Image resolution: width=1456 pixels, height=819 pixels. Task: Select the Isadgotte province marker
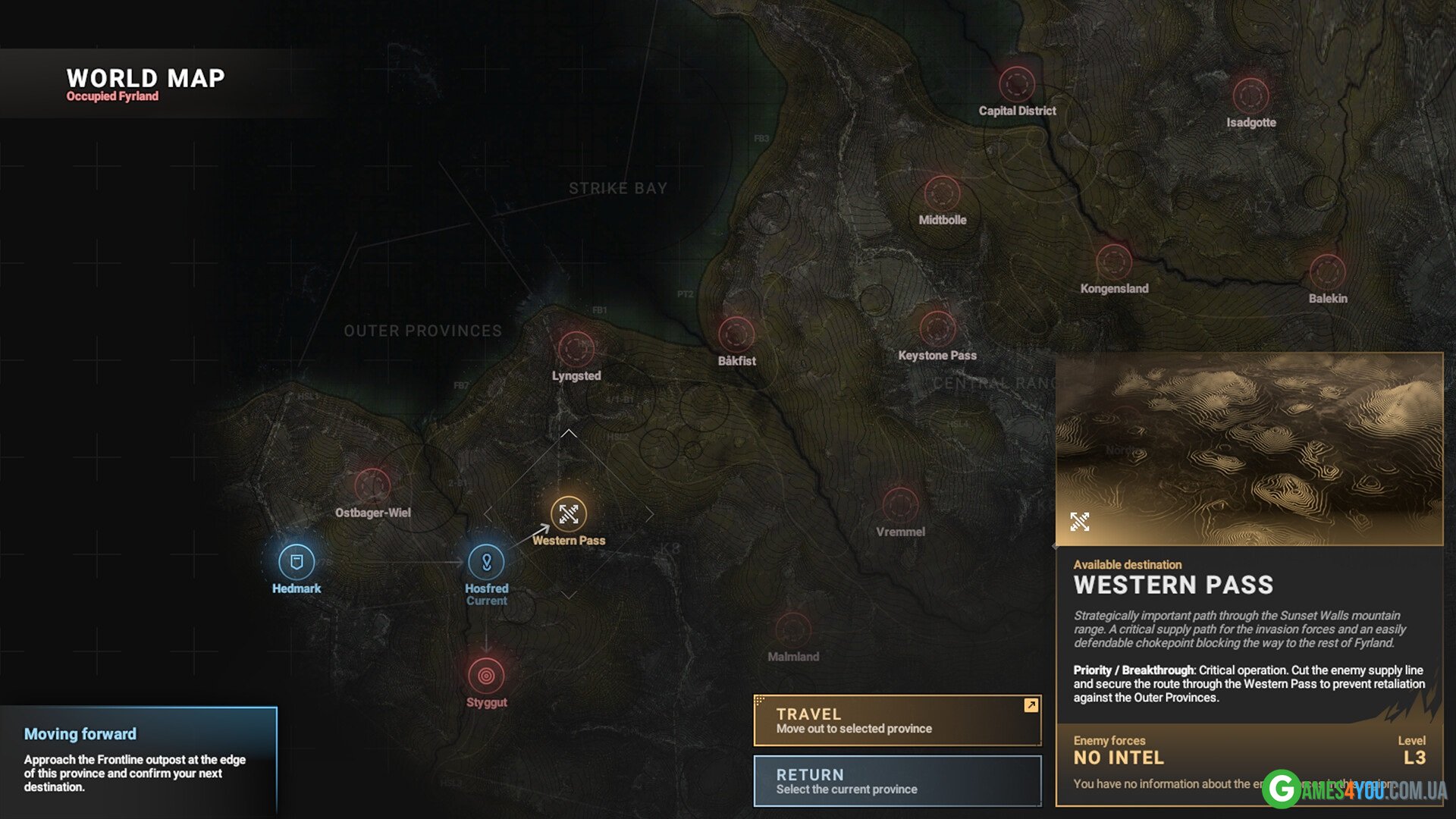point(1250,96)
